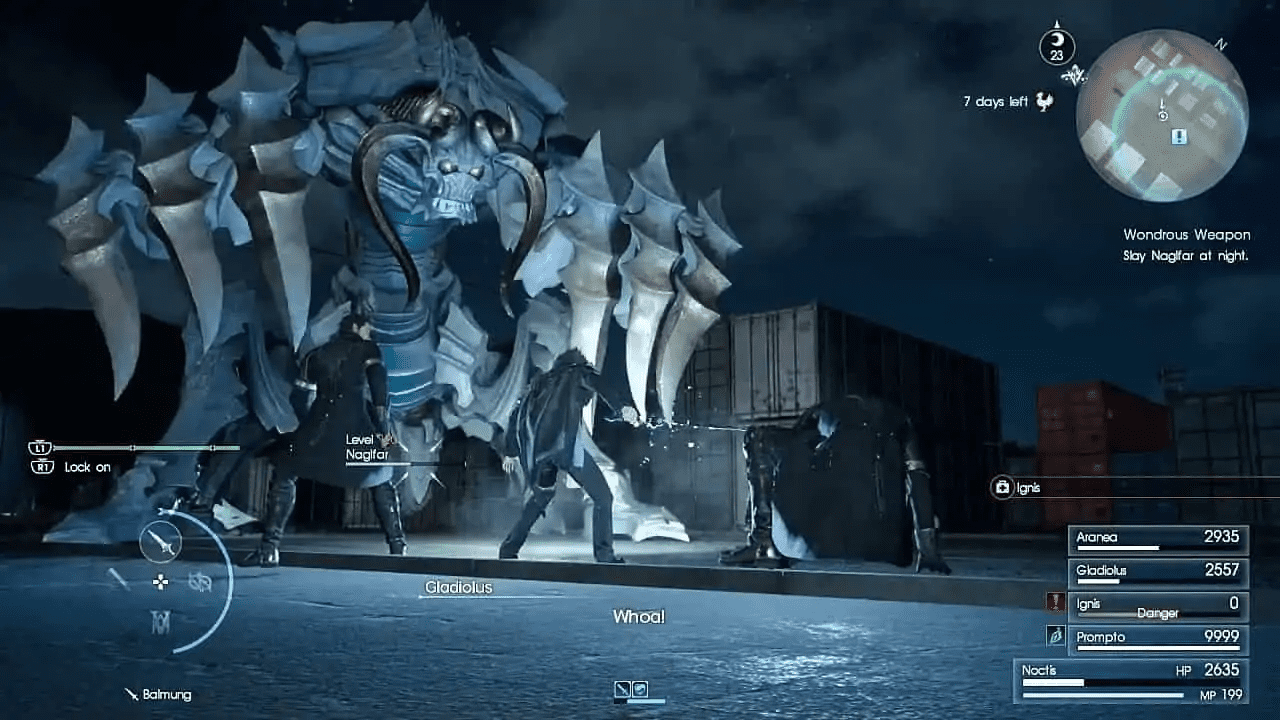Viewport: 1280px width, 720px height.
Task: Click the moon phase icon showing 23
Action: tap(1055, 47)
